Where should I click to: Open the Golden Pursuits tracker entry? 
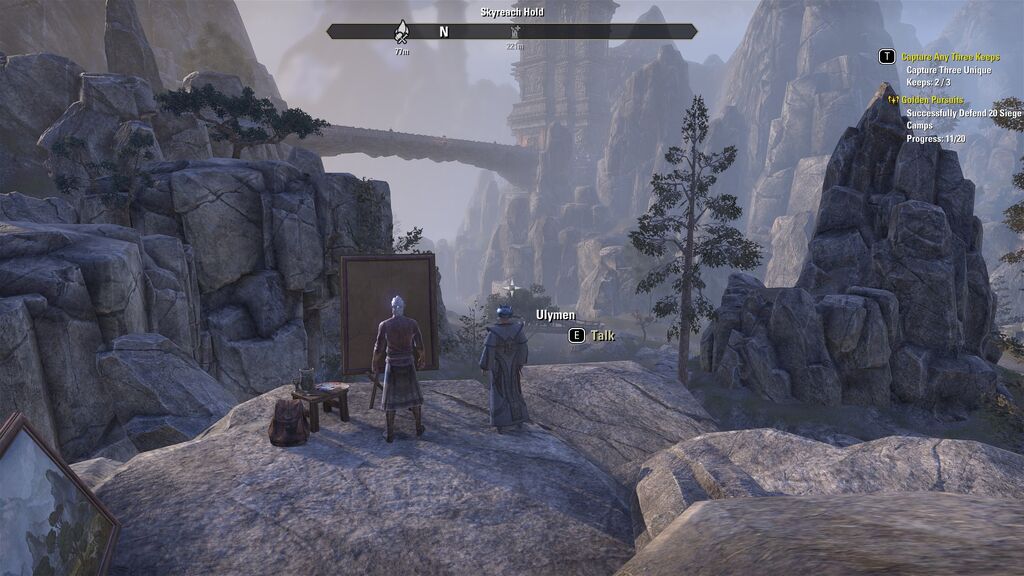click(x=930, y=100)
